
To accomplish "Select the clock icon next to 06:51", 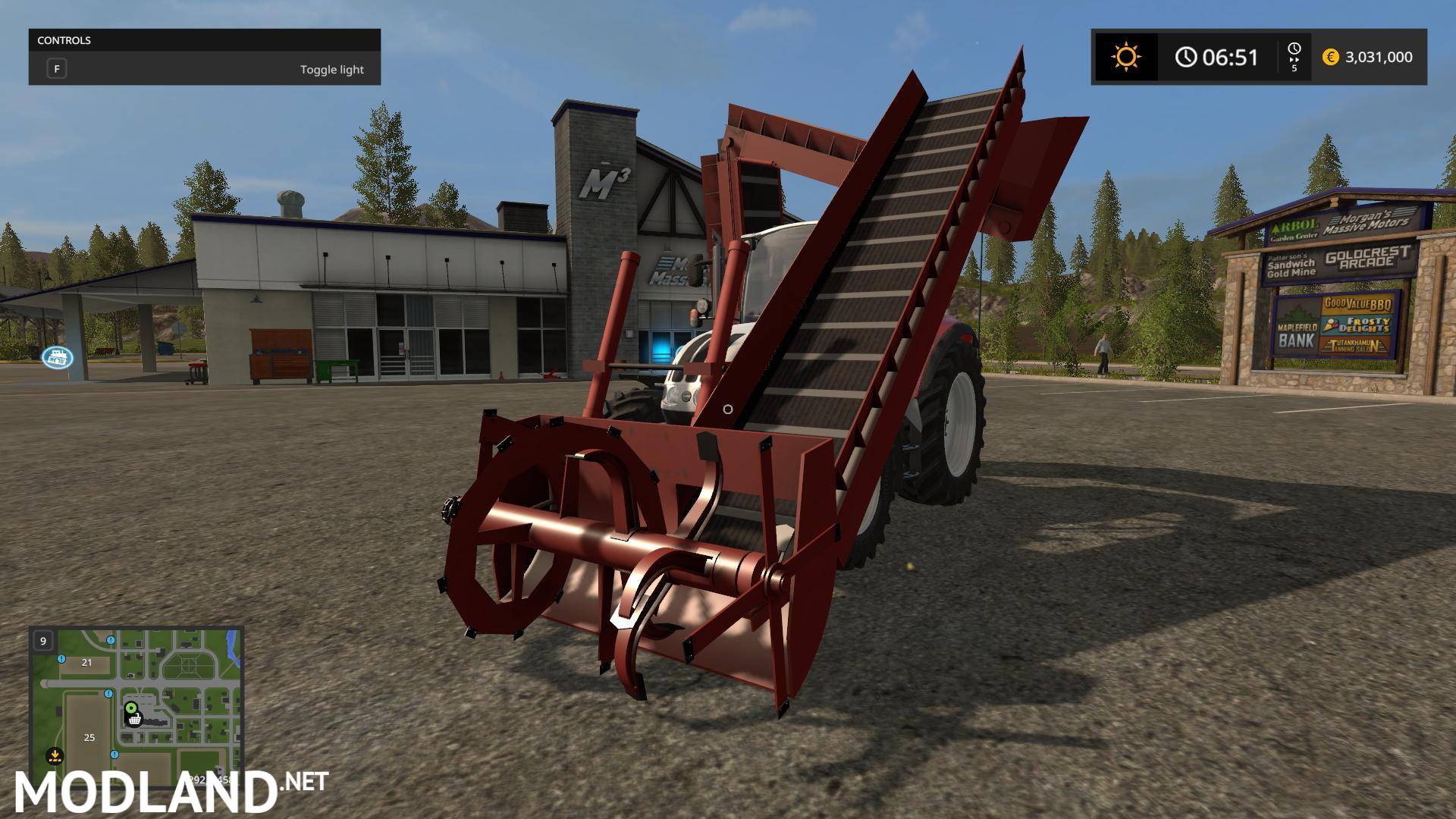I will 1187,57.
